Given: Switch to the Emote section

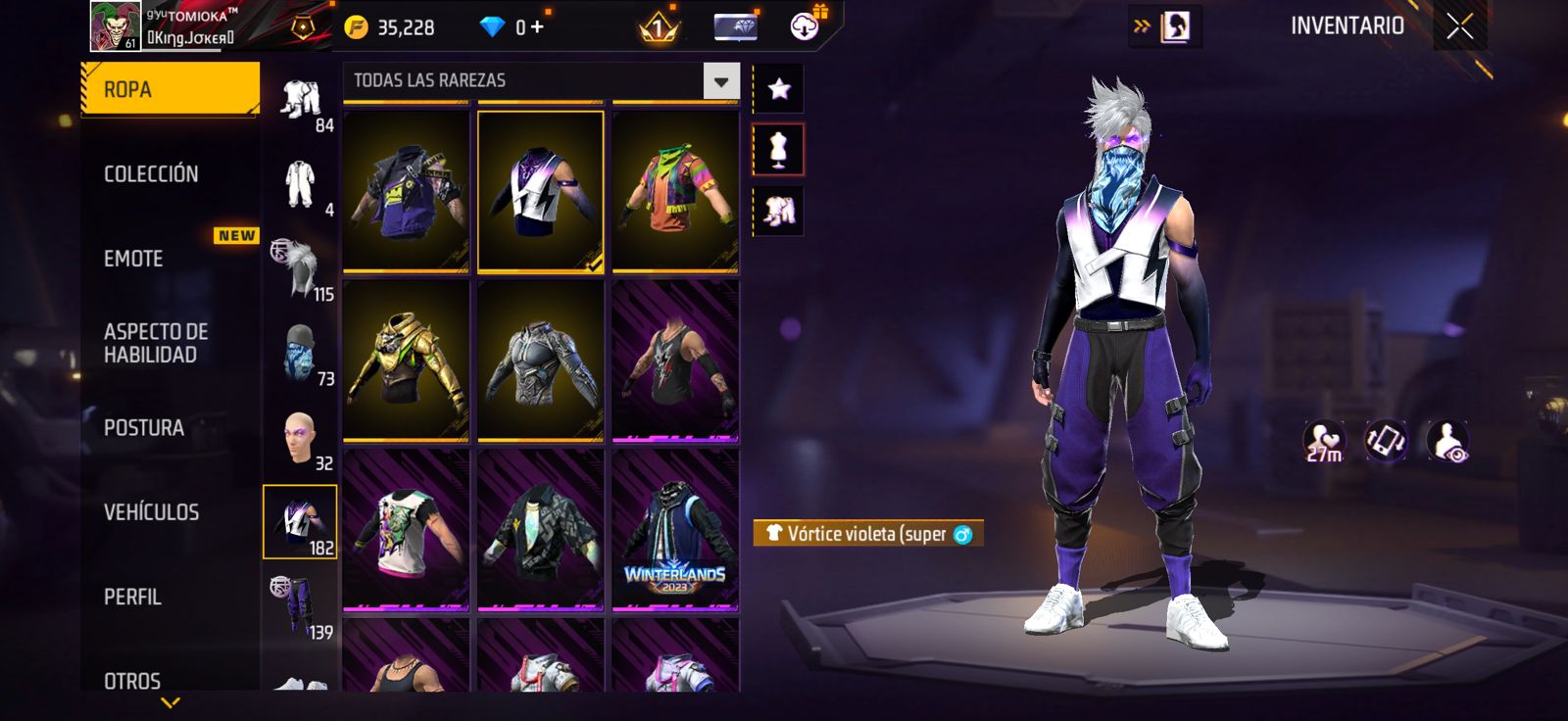Looking at the screenshot, I should (134, 259).
